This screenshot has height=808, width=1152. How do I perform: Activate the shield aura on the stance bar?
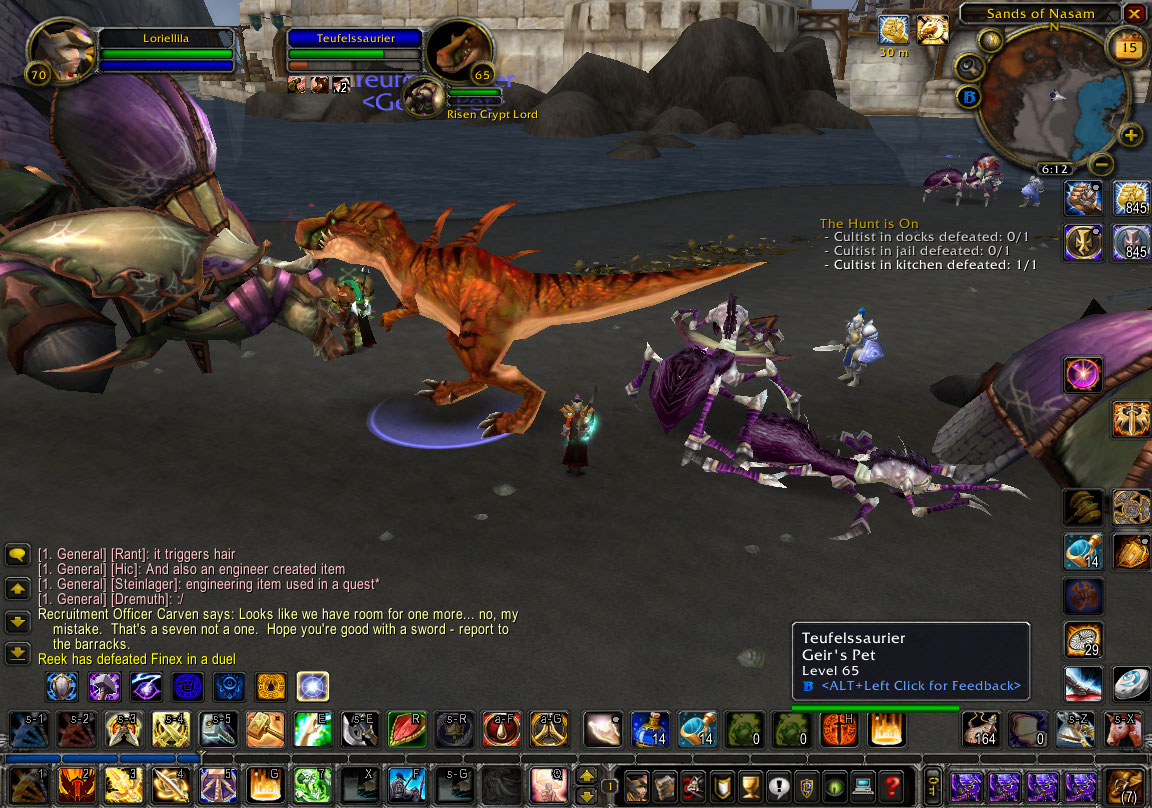62,686
